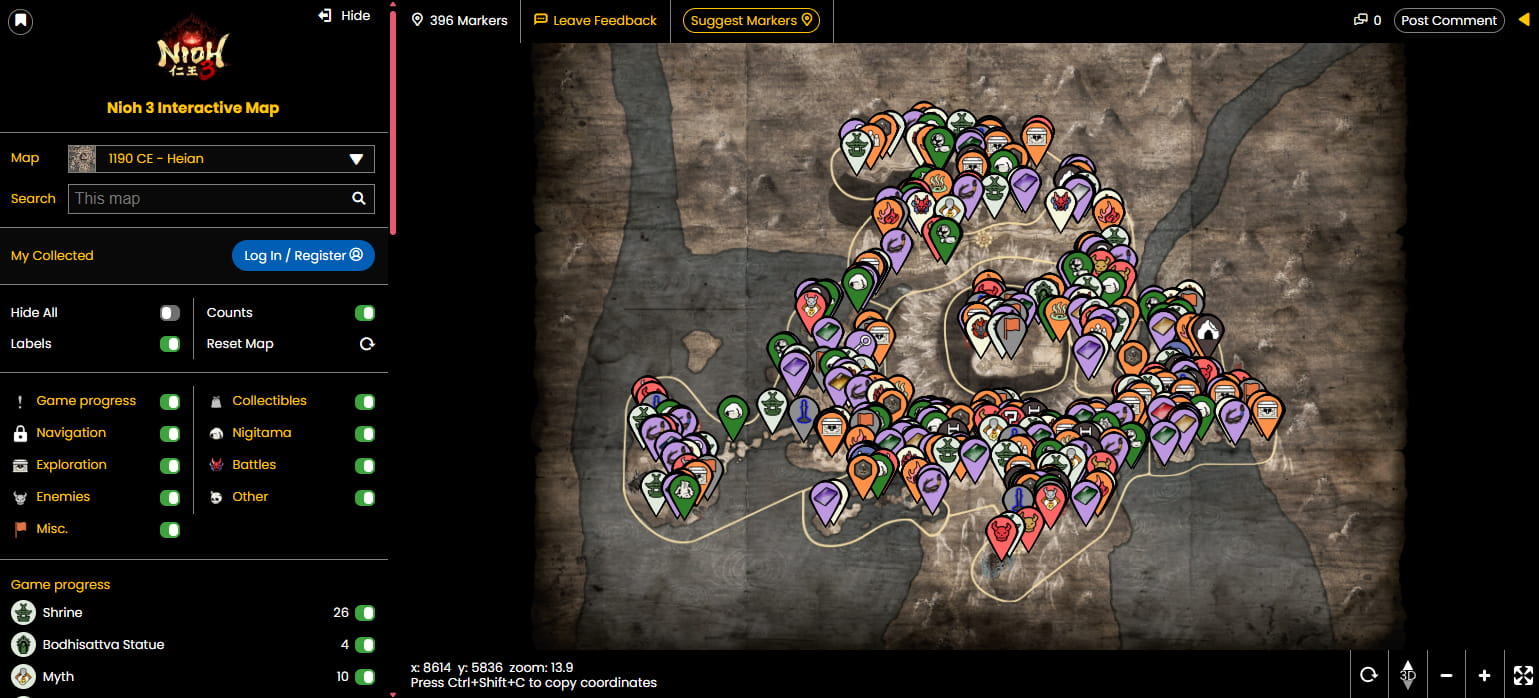Open Log In / Register
Viewport: 1539px width, 698px height.
point(303,256)
